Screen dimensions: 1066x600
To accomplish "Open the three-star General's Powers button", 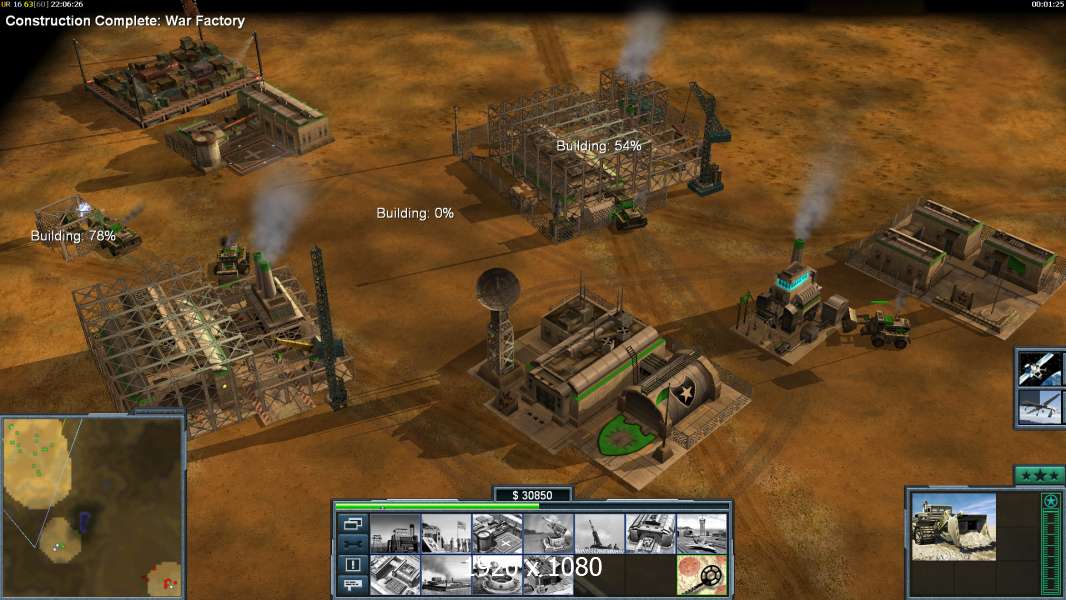I will (1038, 475).
